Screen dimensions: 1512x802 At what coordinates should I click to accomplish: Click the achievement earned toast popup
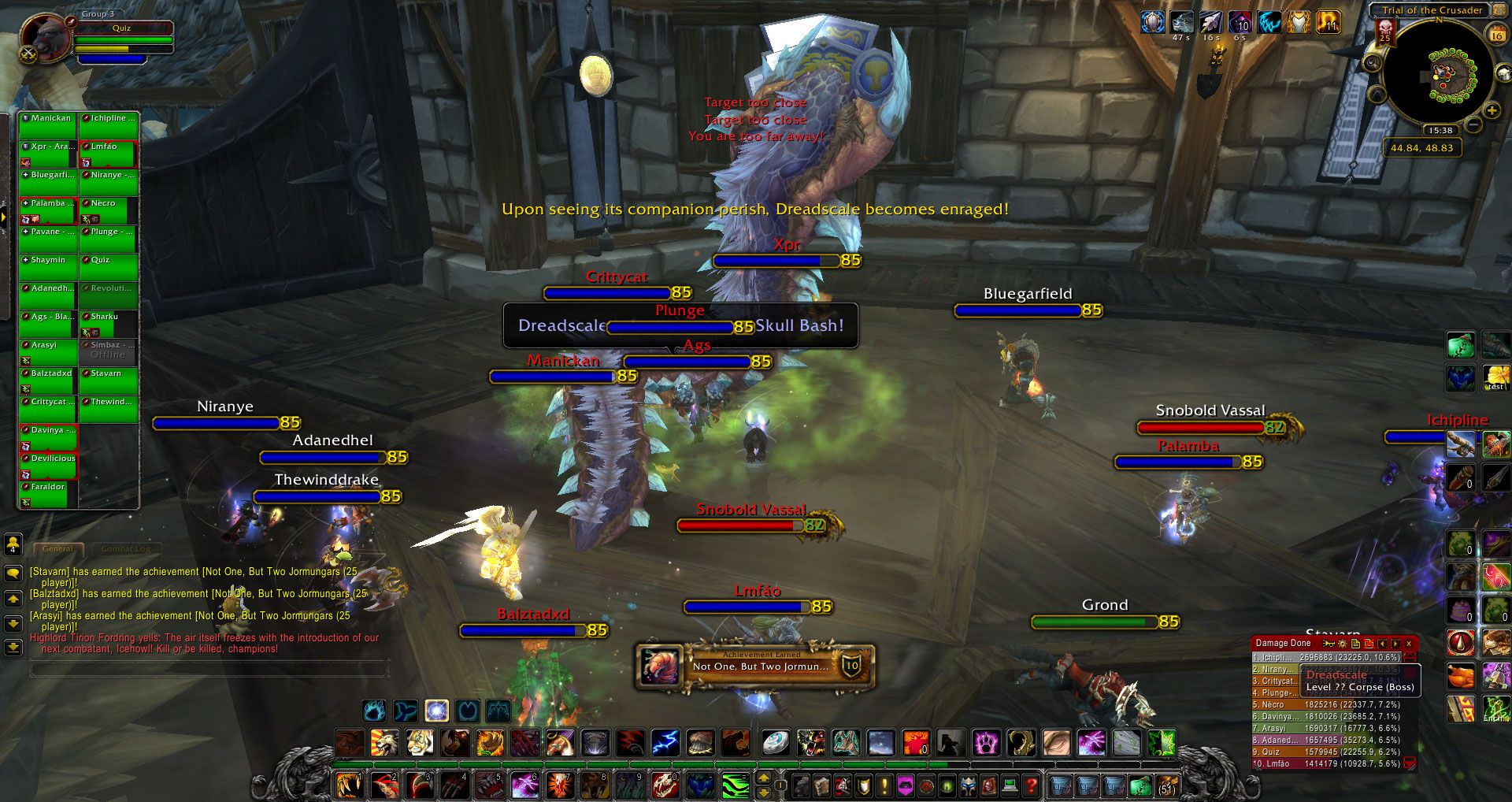click(754, 666)
